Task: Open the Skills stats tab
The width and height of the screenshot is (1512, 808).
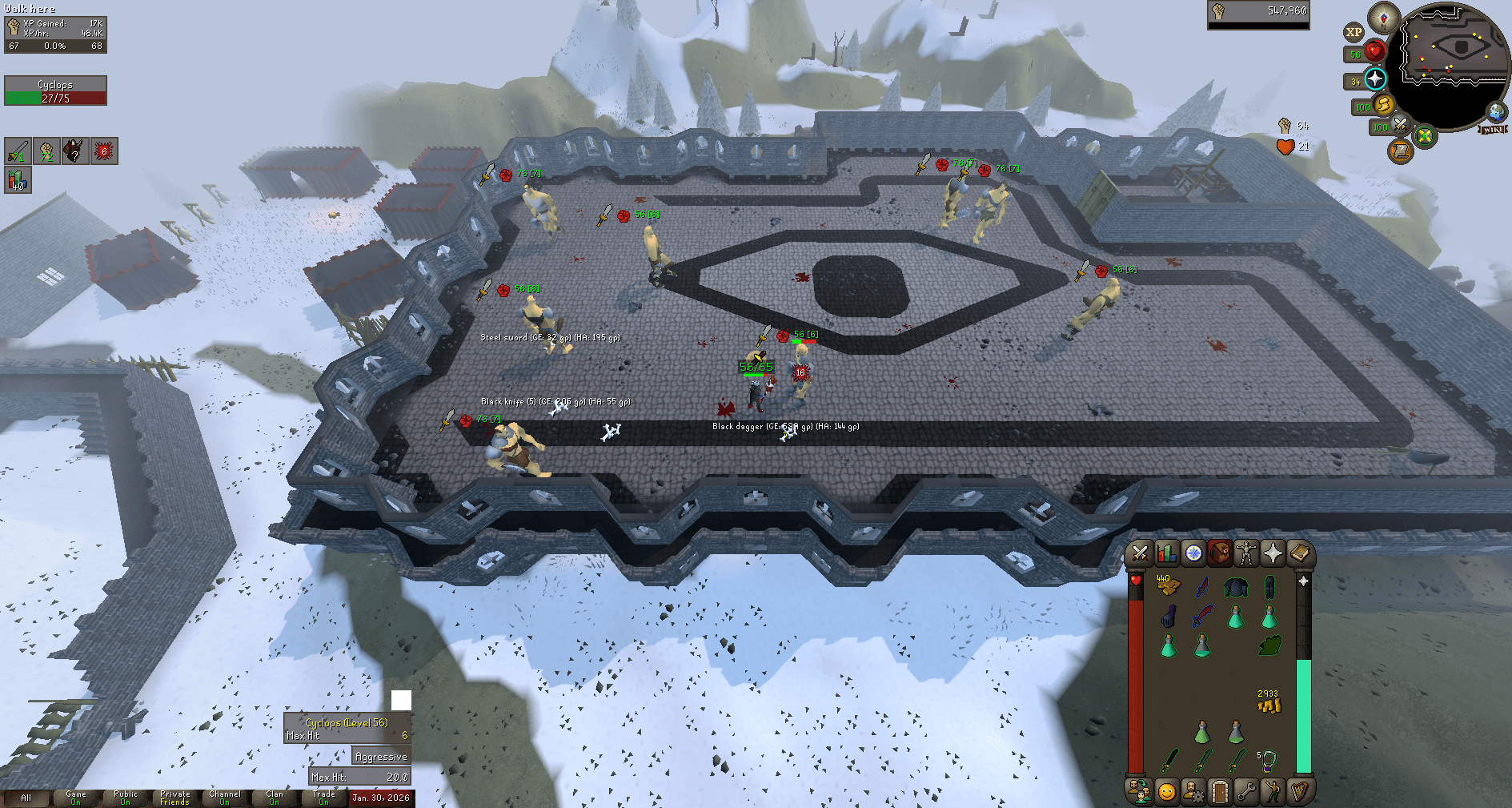Action: pos(1166,553)
